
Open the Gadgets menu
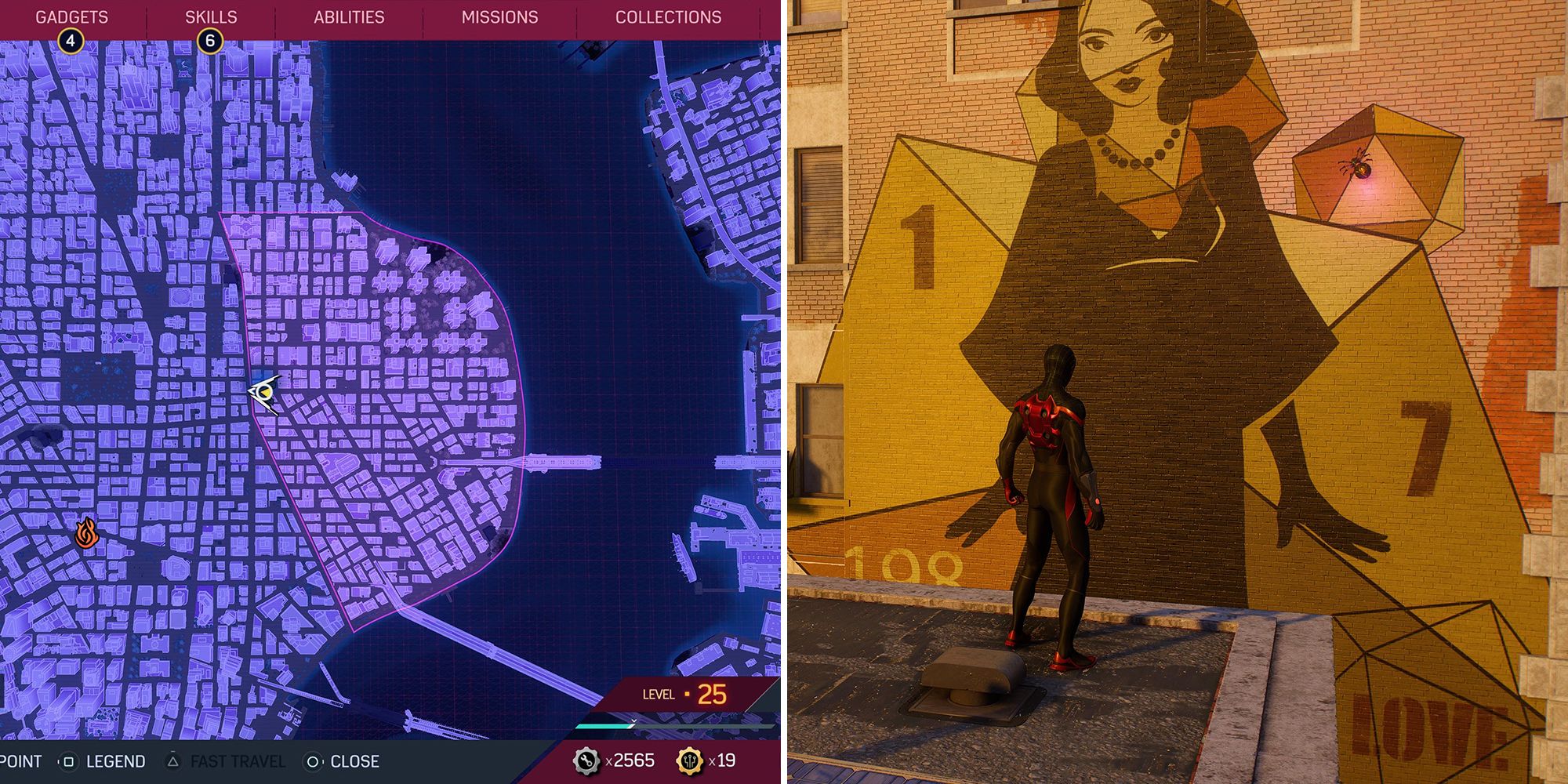(x=72, y=15)
